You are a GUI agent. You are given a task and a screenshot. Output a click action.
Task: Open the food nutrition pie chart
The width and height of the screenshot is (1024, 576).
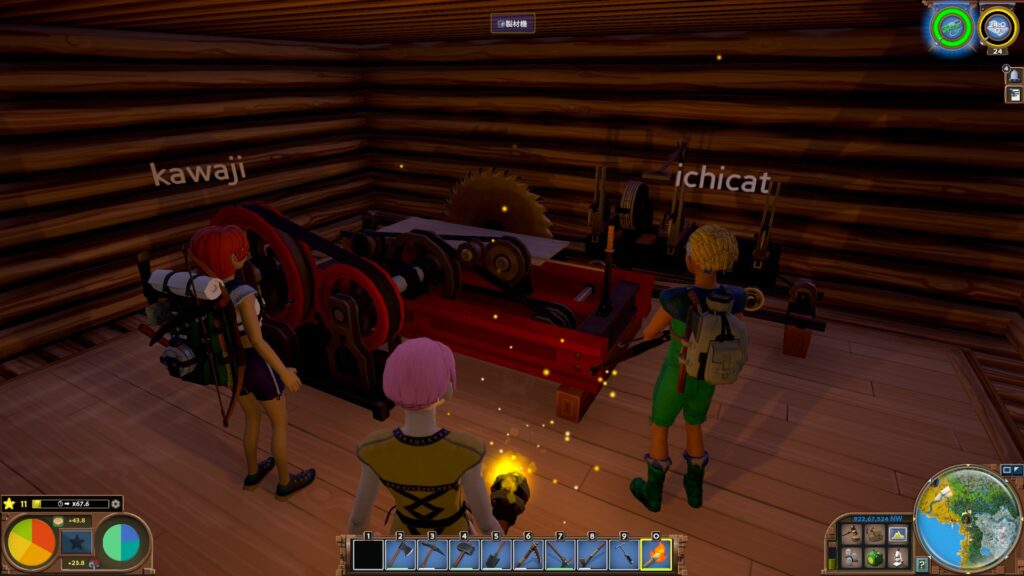[x=31, y=543]
